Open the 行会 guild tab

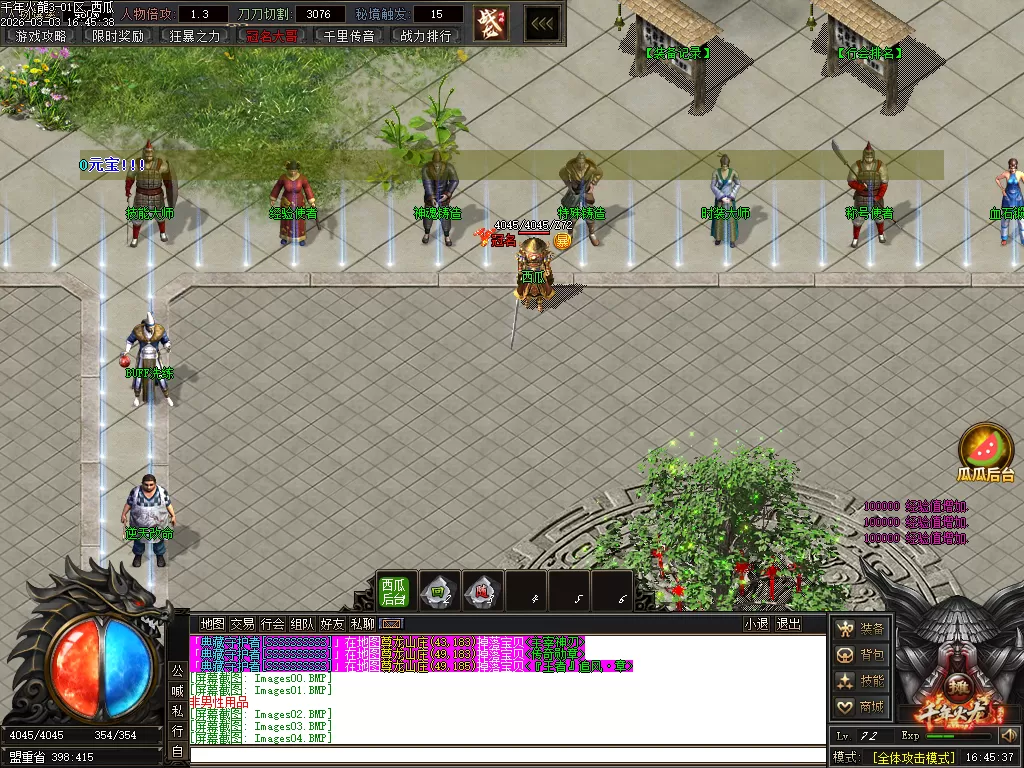point(272,624)
